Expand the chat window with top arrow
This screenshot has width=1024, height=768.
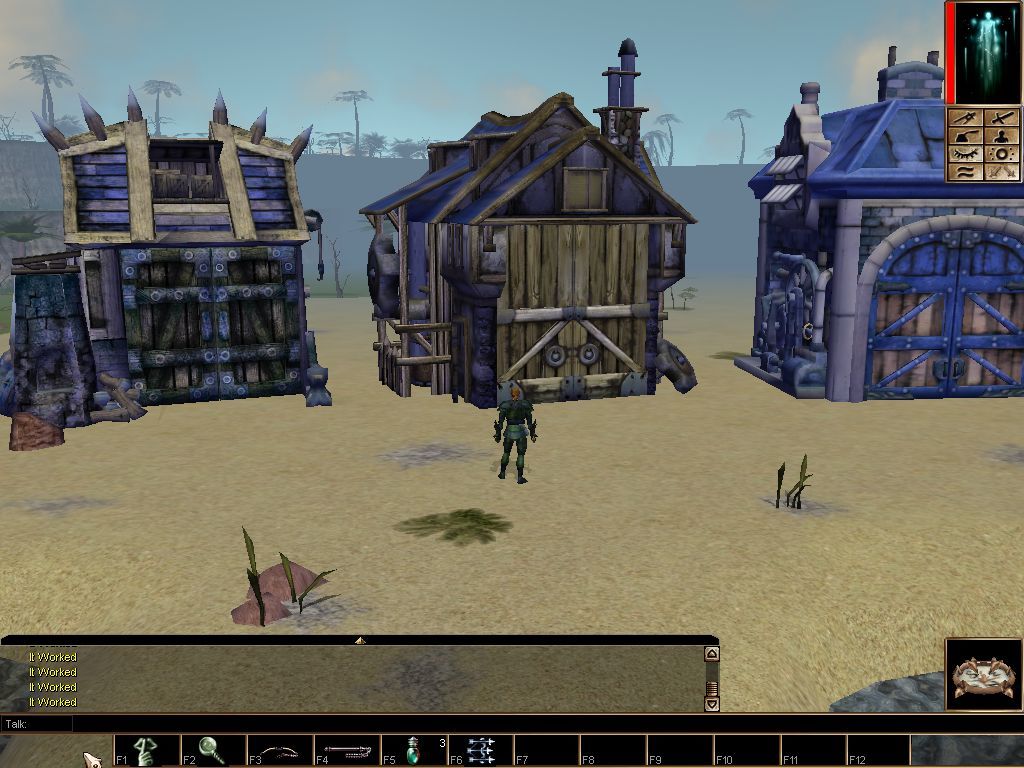point(360,639)
